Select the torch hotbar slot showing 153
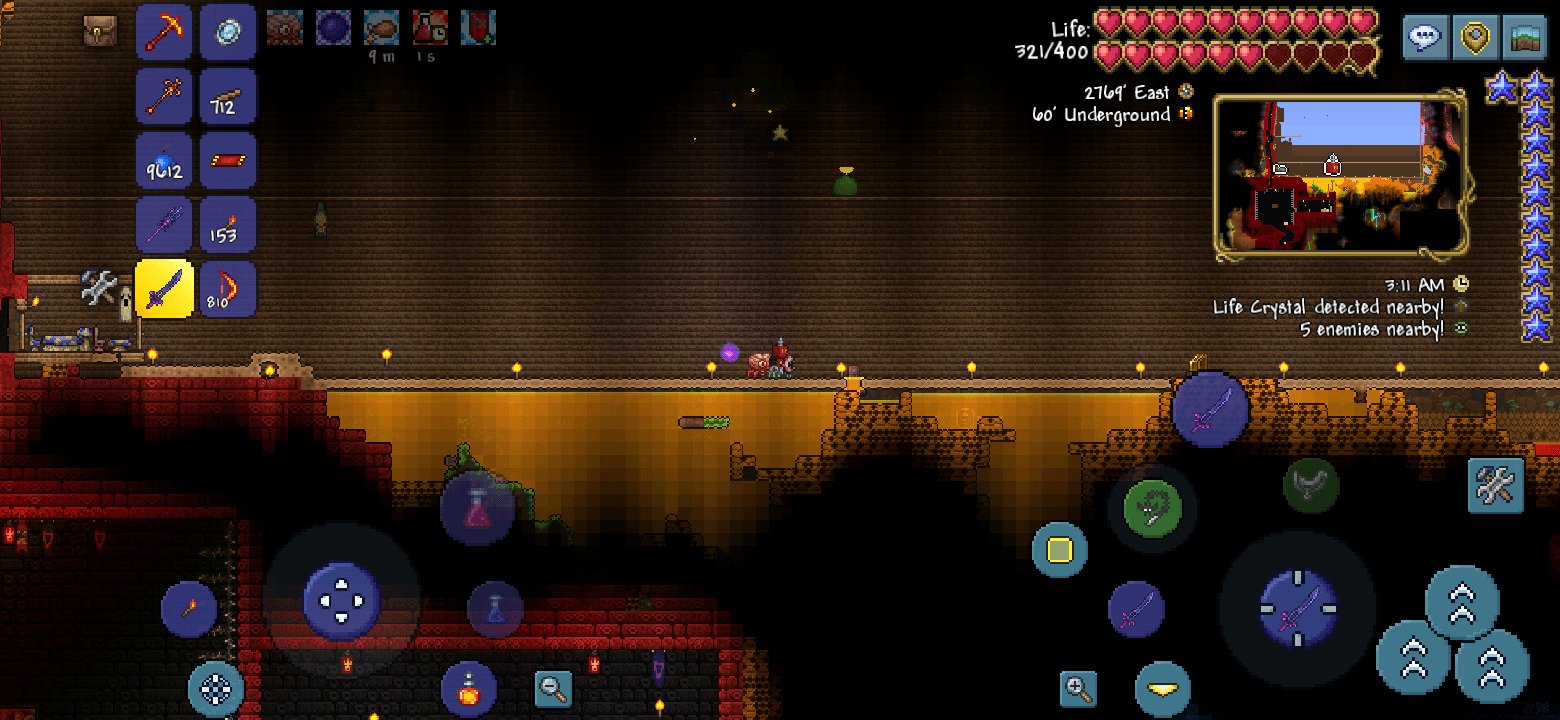 228,224
